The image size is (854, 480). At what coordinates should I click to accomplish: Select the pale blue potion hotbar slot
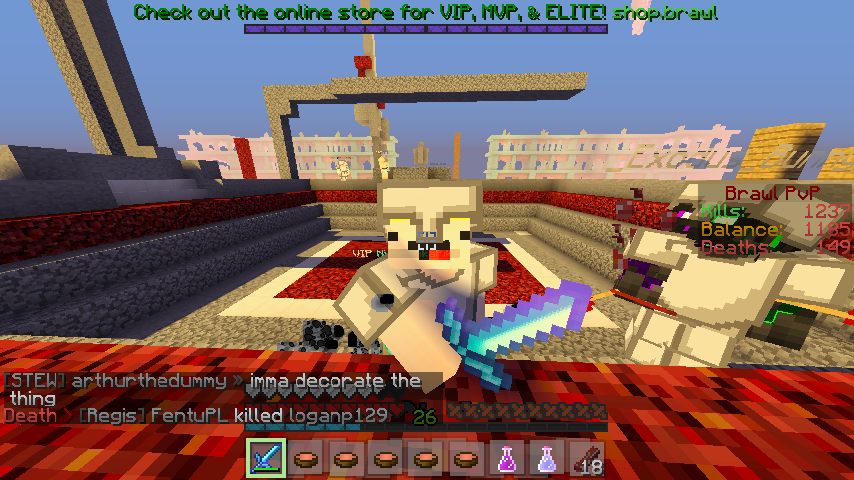(547, 459)
